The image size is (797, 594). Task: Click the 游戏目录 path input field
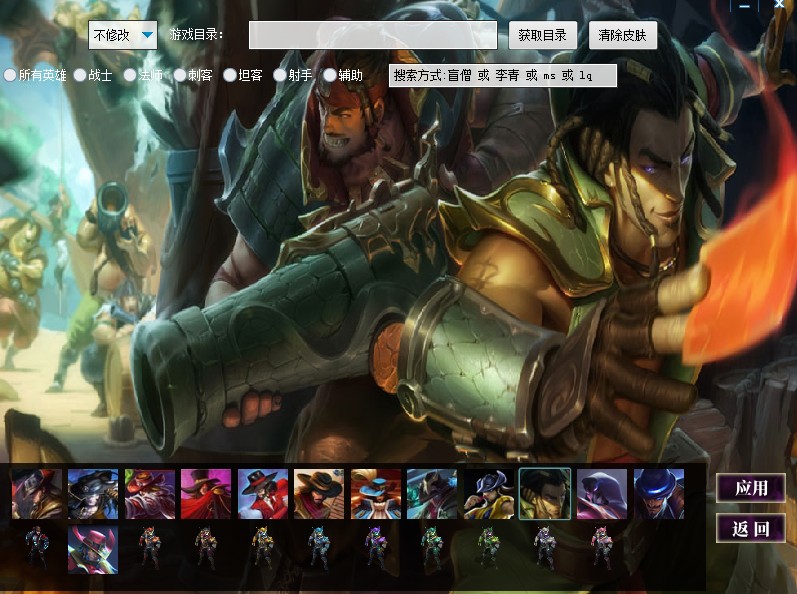(x=372, y=36)
